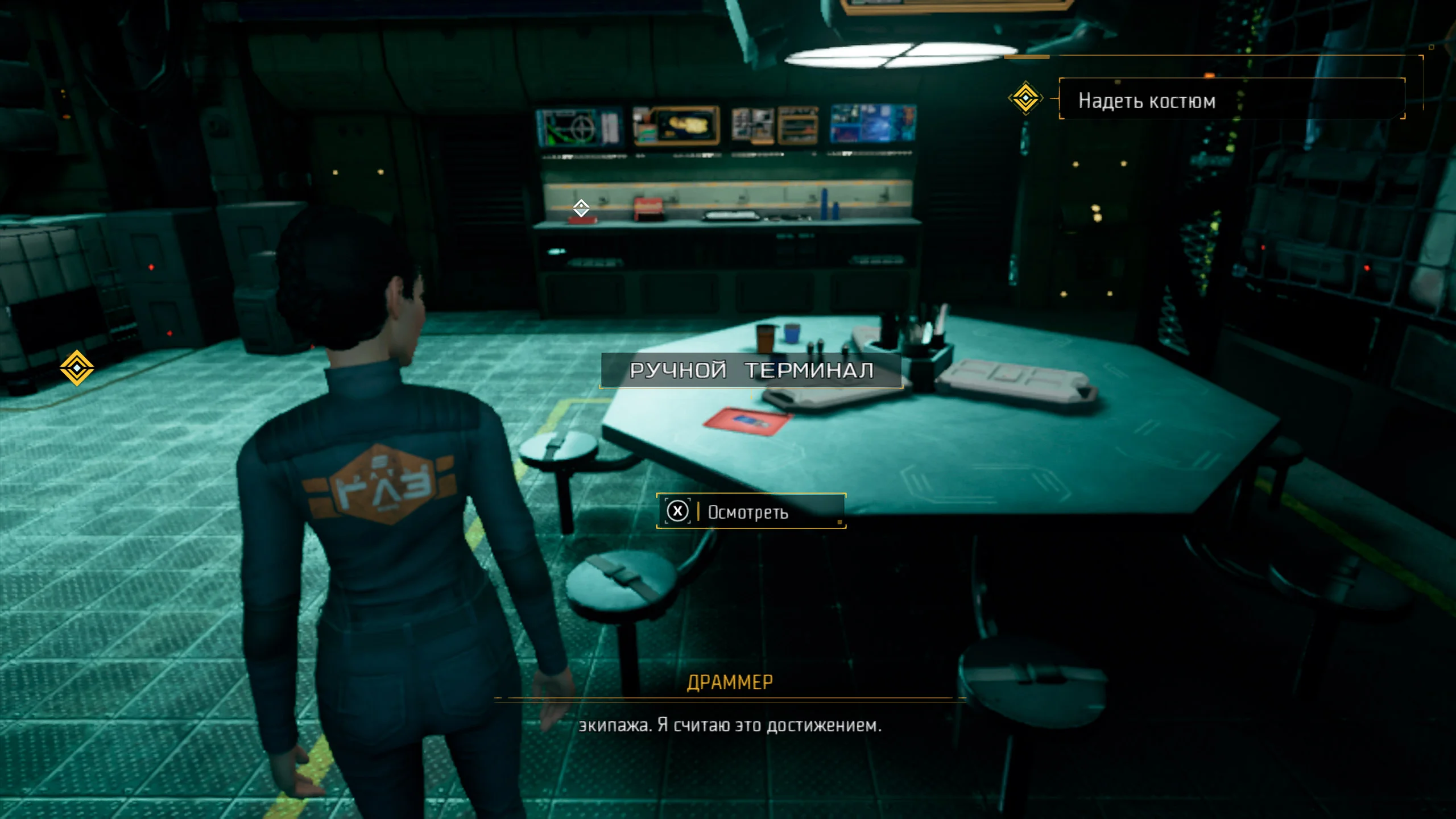Select the small white diamond interaction marker

(x=581, y=208)
